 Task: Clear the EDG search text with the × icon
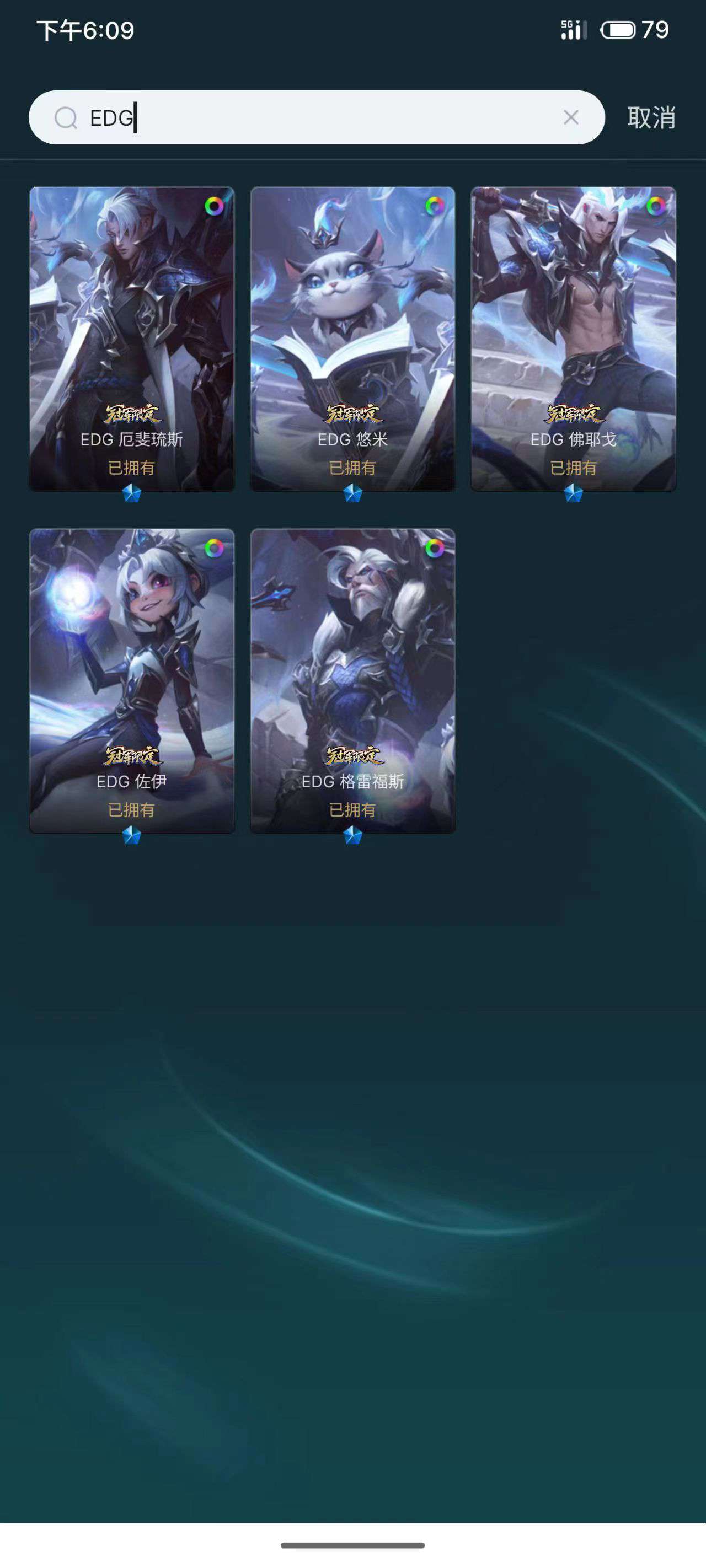pyautogui.click(x=571, y=118)
